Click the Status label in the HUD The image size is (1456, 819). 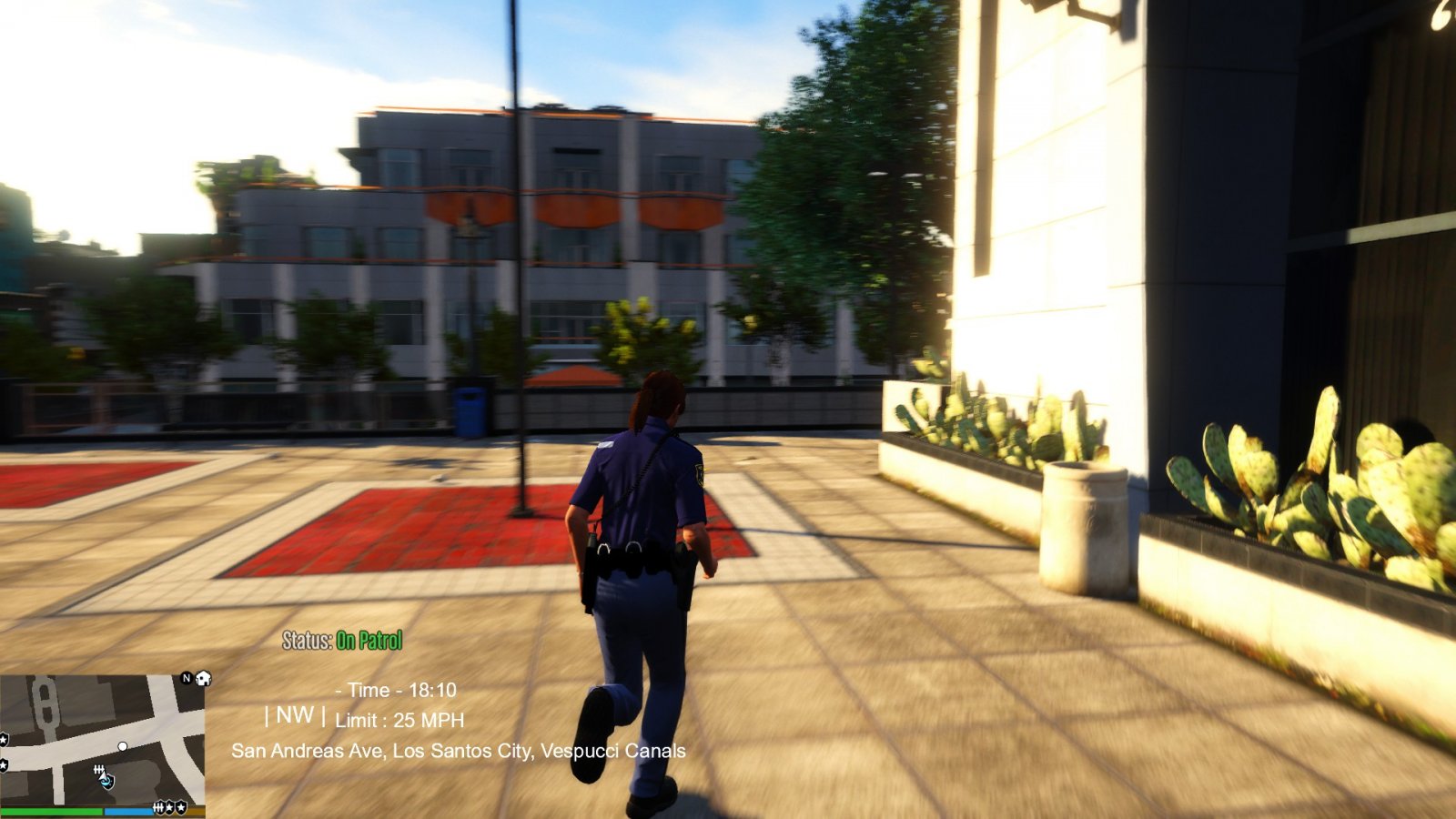click(305, 641)
